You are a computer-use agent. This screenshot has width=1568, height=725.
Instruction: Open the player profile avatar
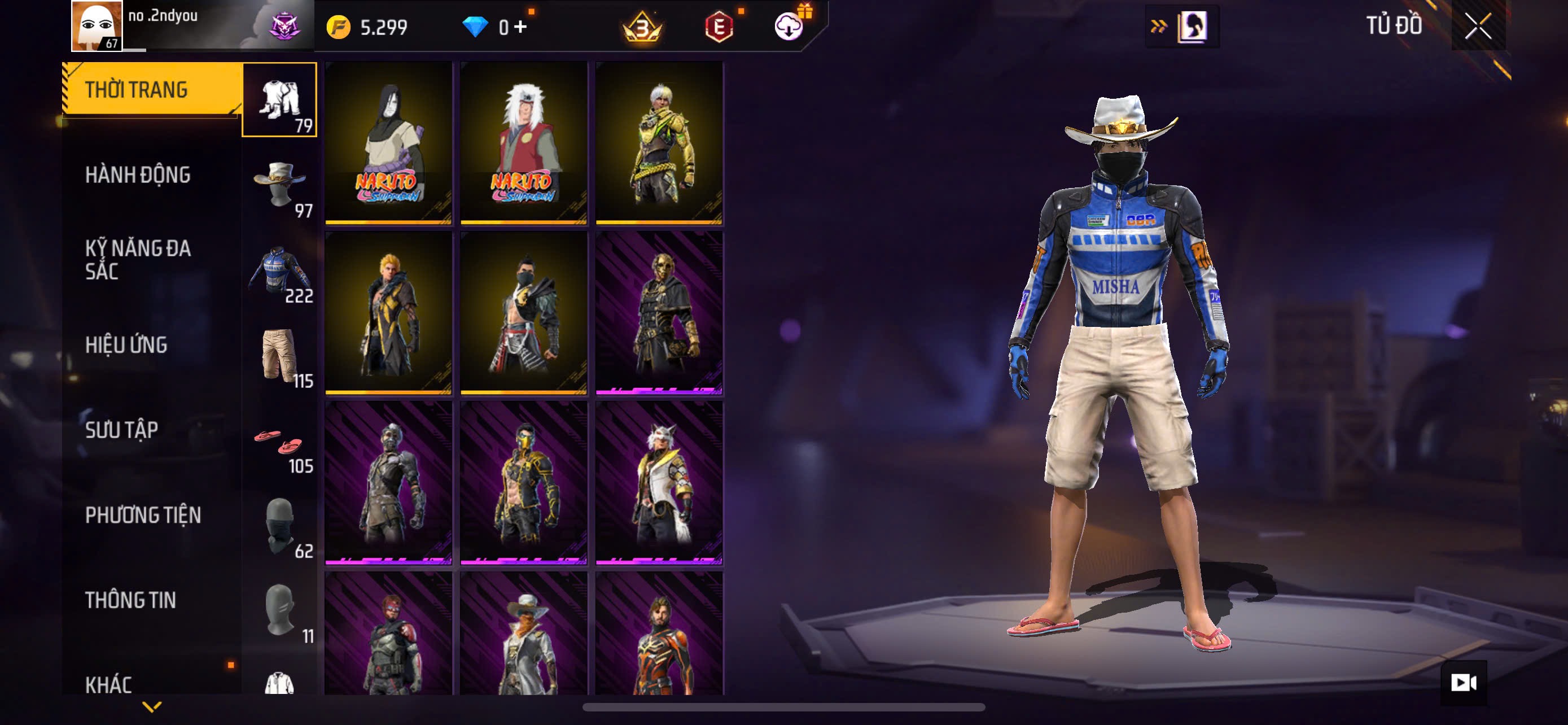[97, 25]
